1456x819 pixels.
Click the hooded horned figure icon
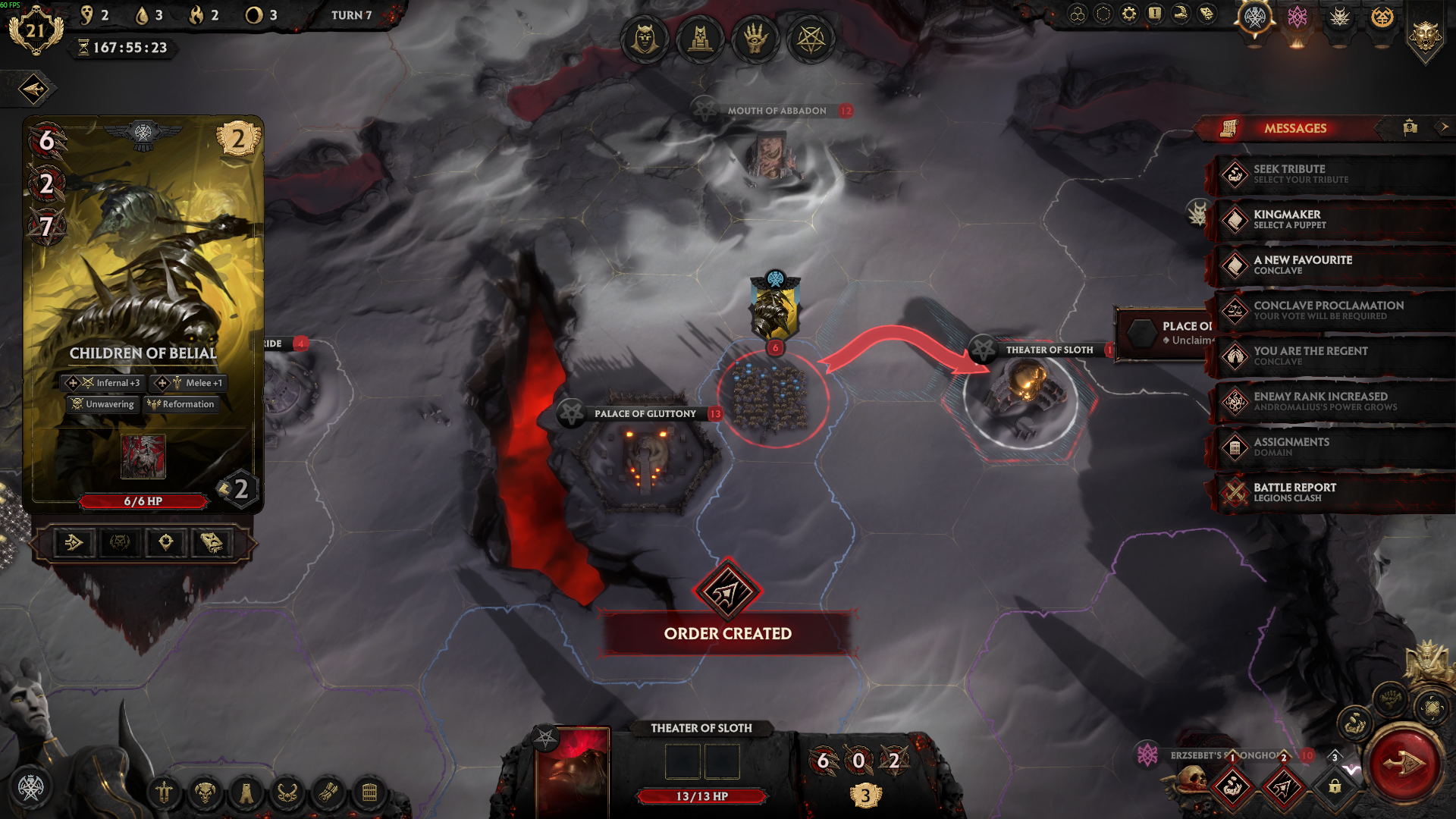tap(645, 39)
